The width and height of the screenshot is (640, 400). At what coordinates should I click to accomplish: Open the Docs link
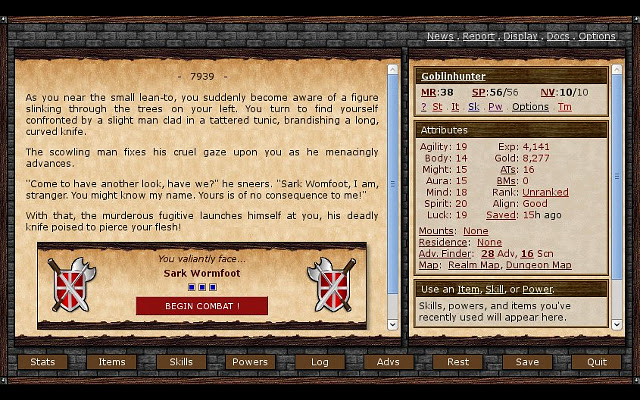pyautogui.click(x=558, y=36)
